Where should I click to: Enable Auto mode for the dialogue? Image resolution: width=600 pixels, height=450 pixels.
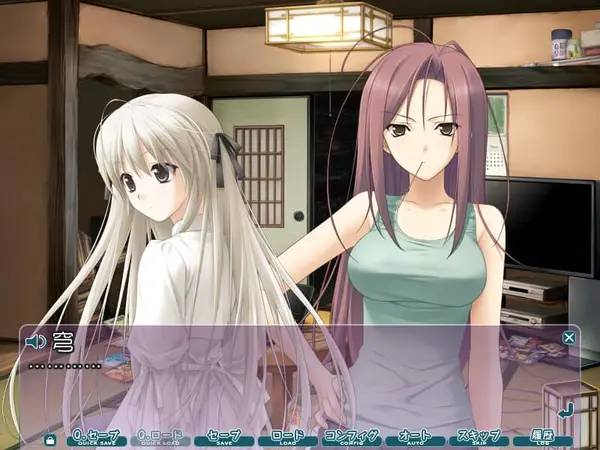click(414, 438)
